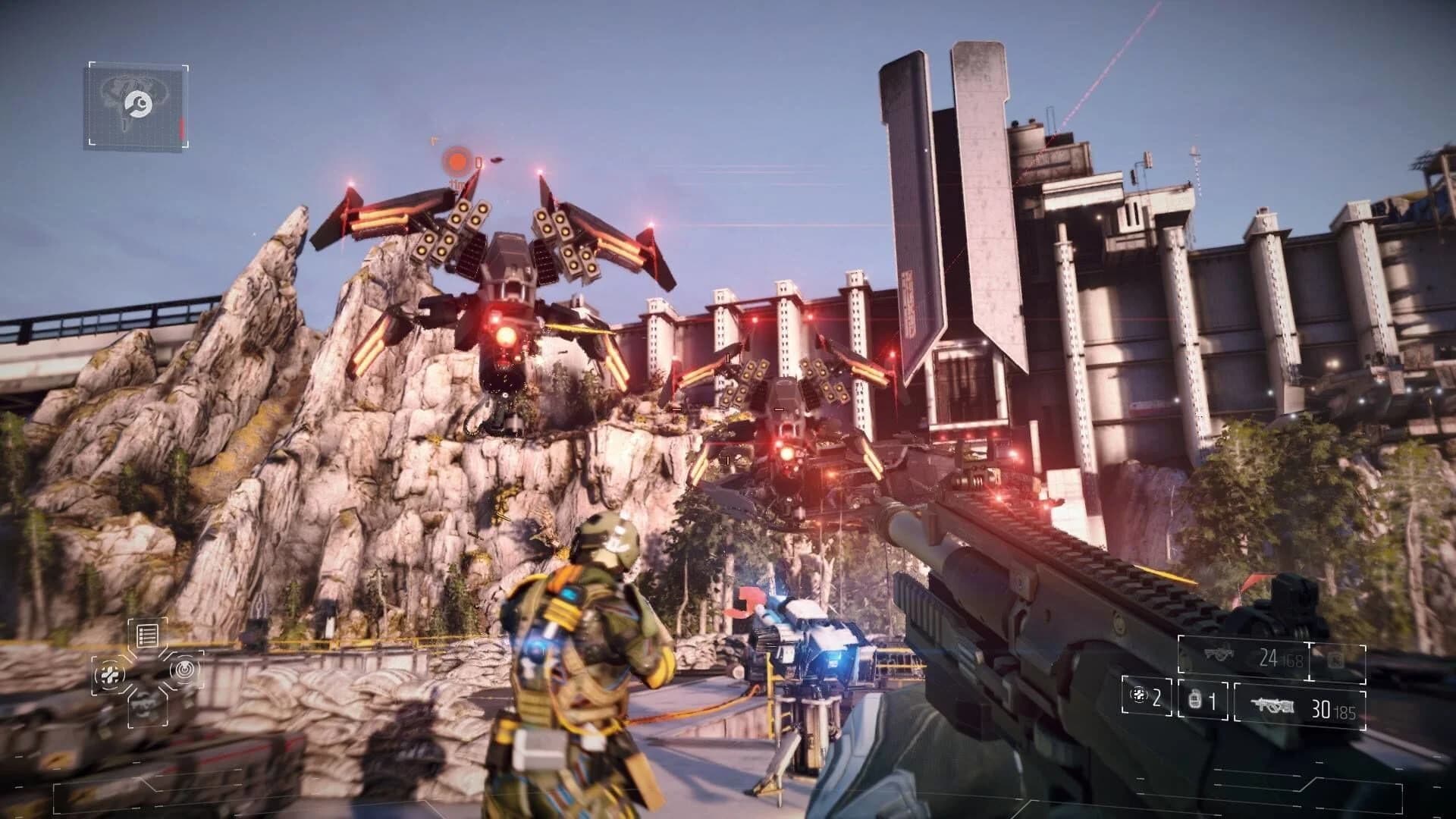
Task: Toggle the bottom d-pad weapon slot bracket
Action: tap(148, 711)
